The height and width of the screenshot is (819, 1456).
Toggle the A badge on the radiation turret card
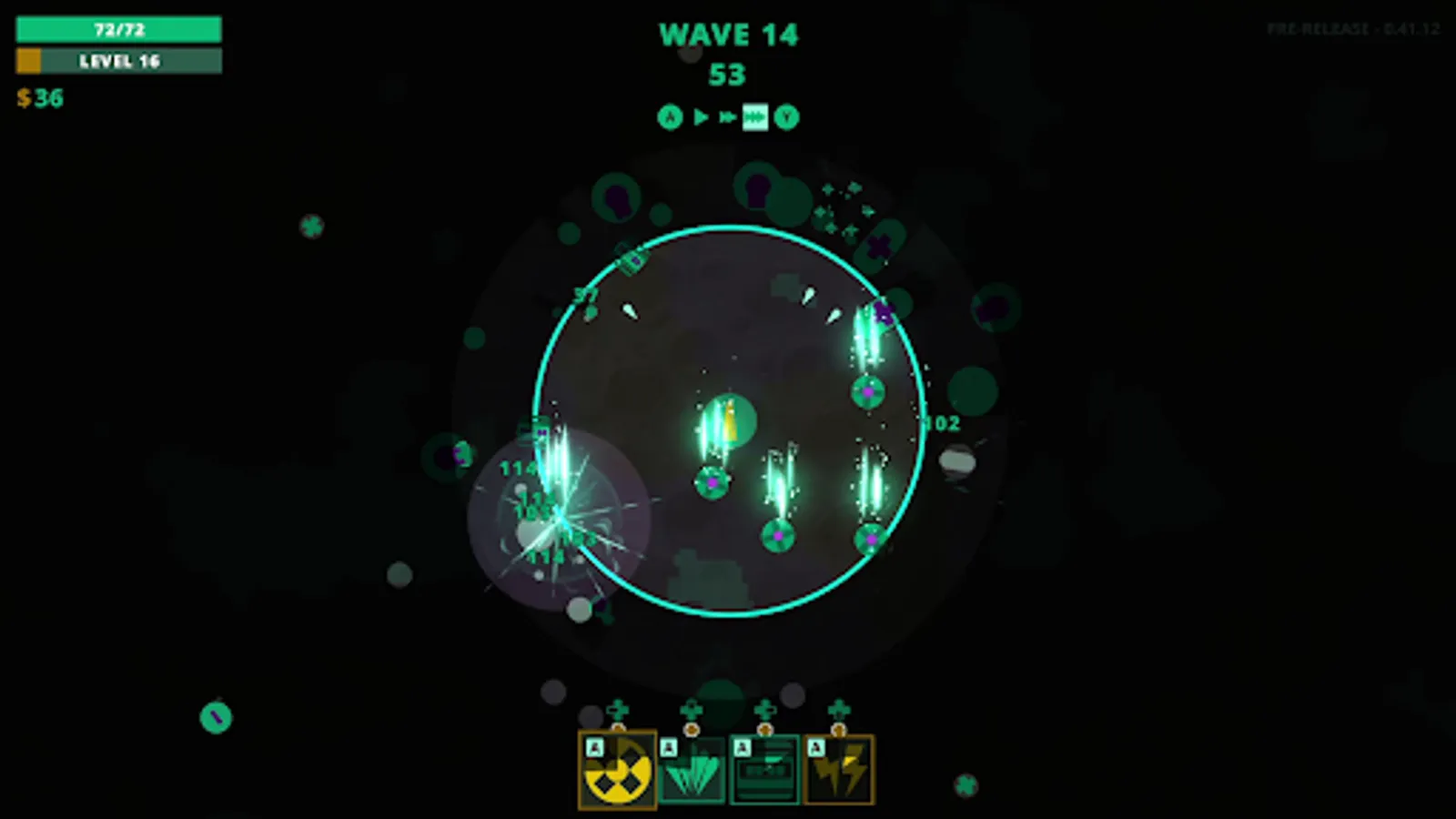tap(593, 749)
